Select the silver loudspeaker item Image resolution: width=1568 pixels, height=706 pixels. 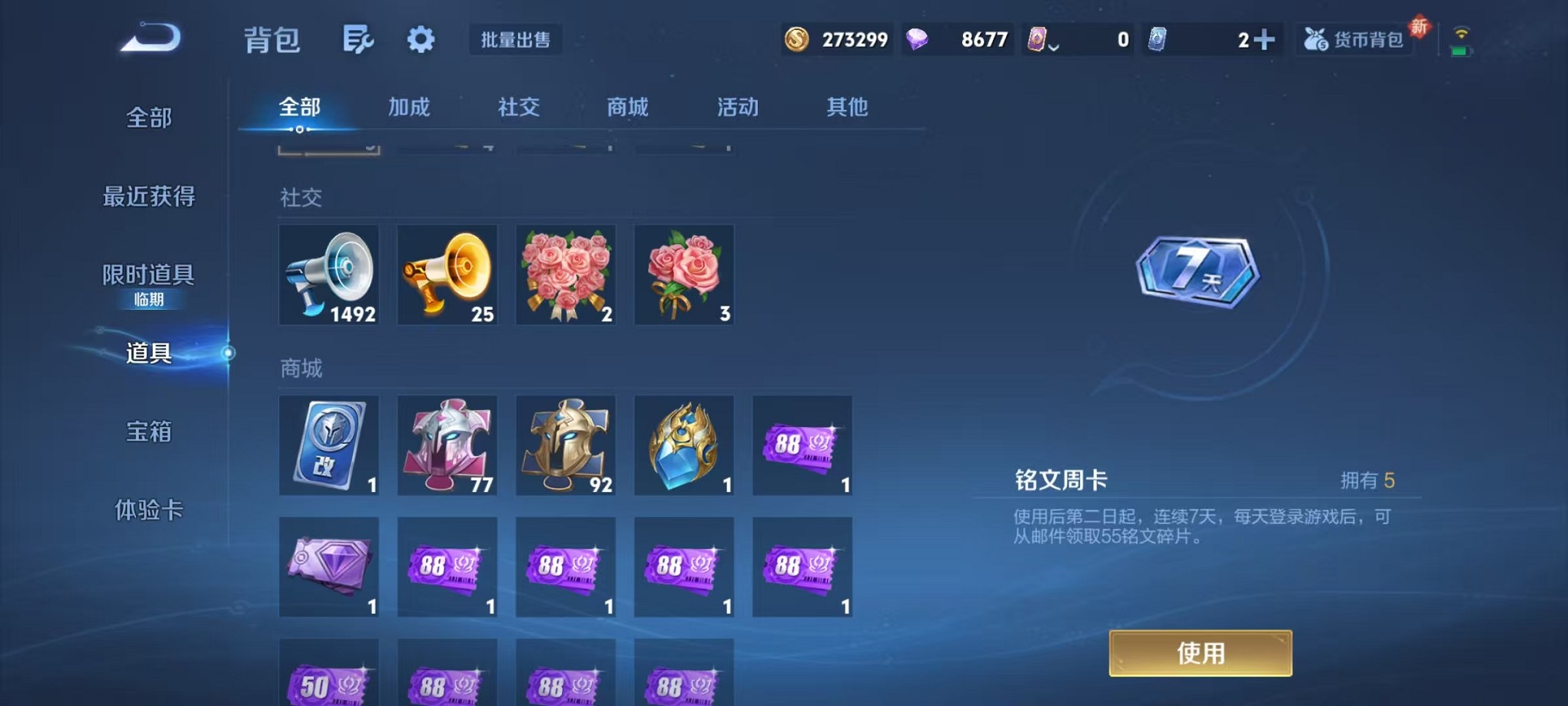[329, 275]
